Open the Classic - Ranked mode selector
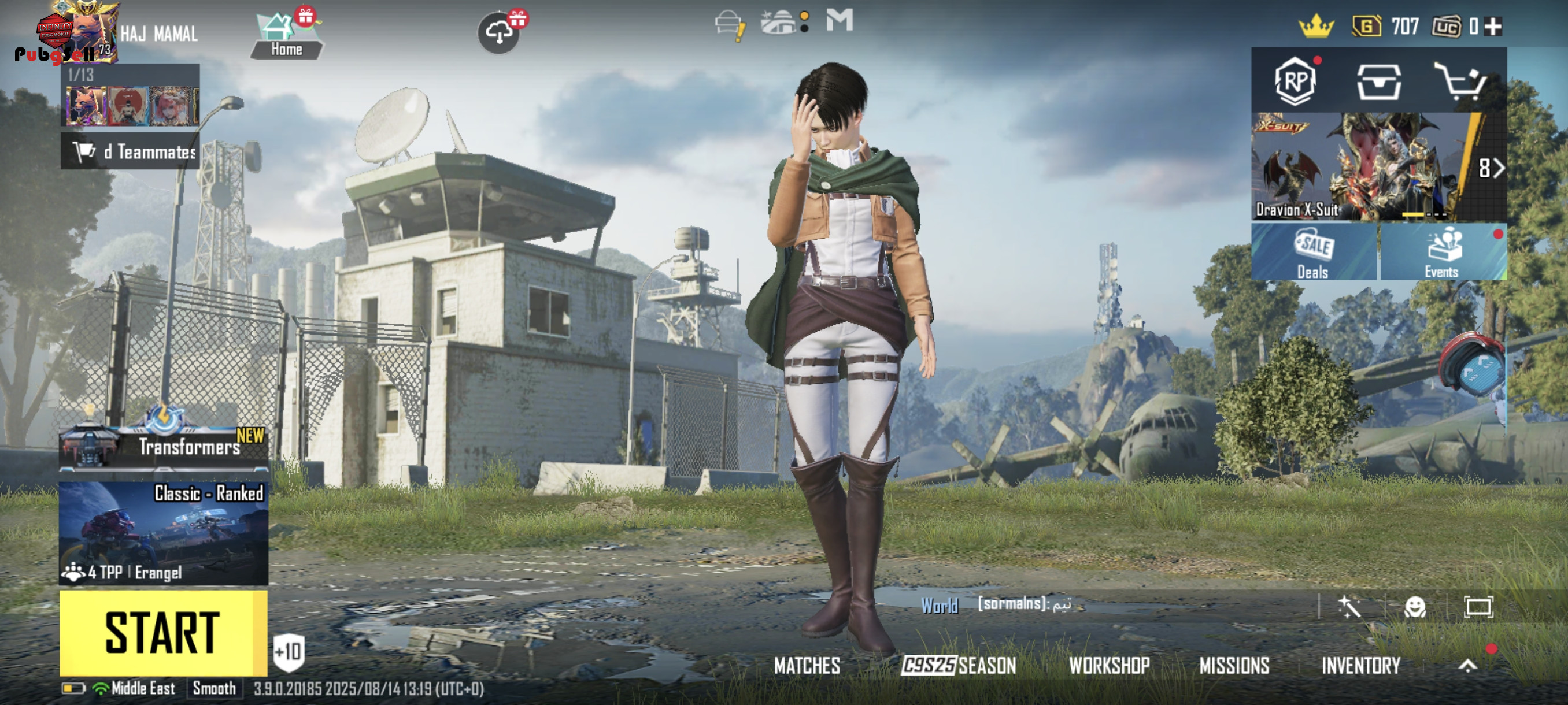The image size is (1568, 705). (x=163, y=533)
